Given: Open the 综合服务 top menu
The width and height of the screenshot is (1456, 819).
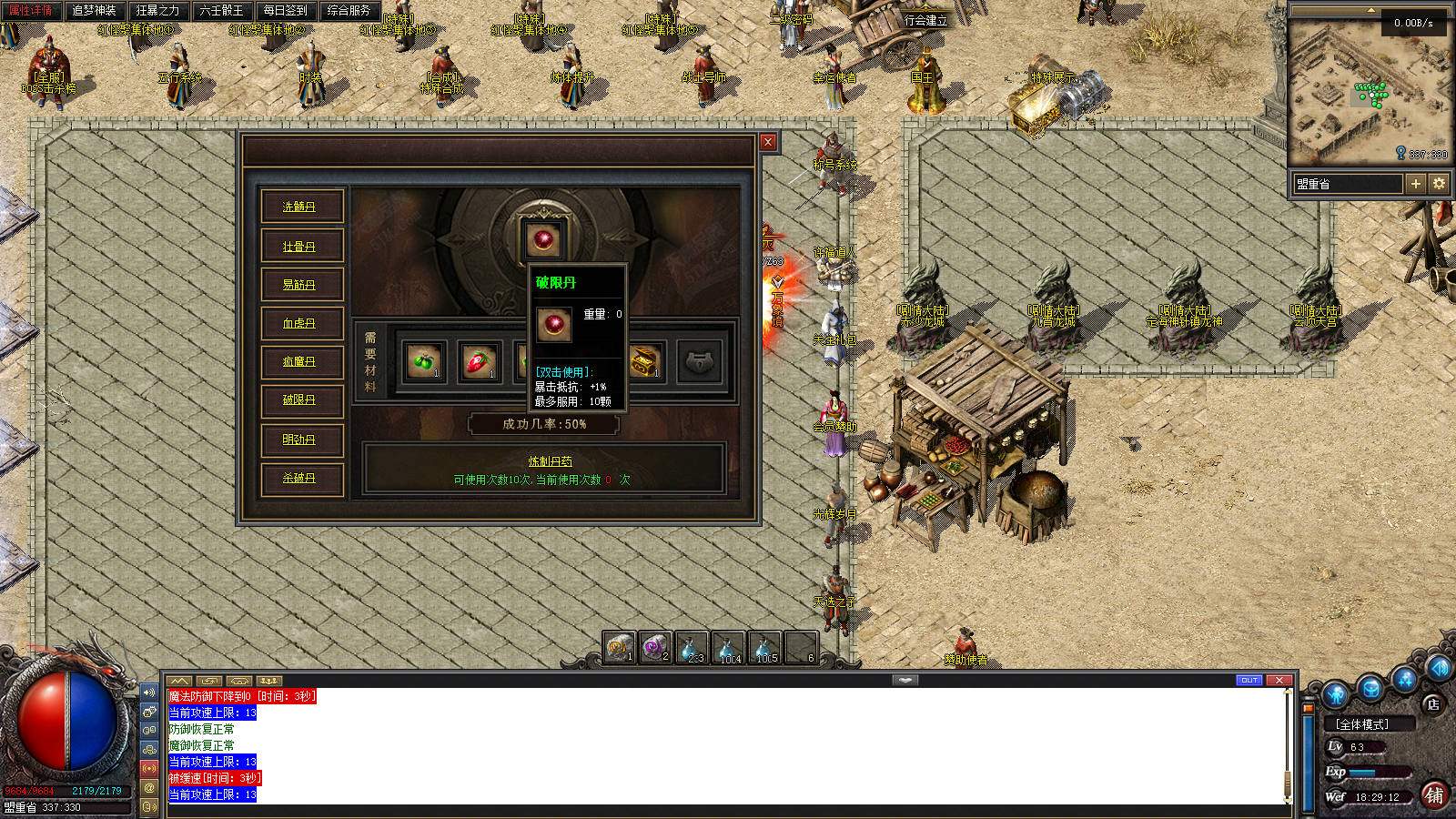Looking at the screenshot, I should 349,11.
